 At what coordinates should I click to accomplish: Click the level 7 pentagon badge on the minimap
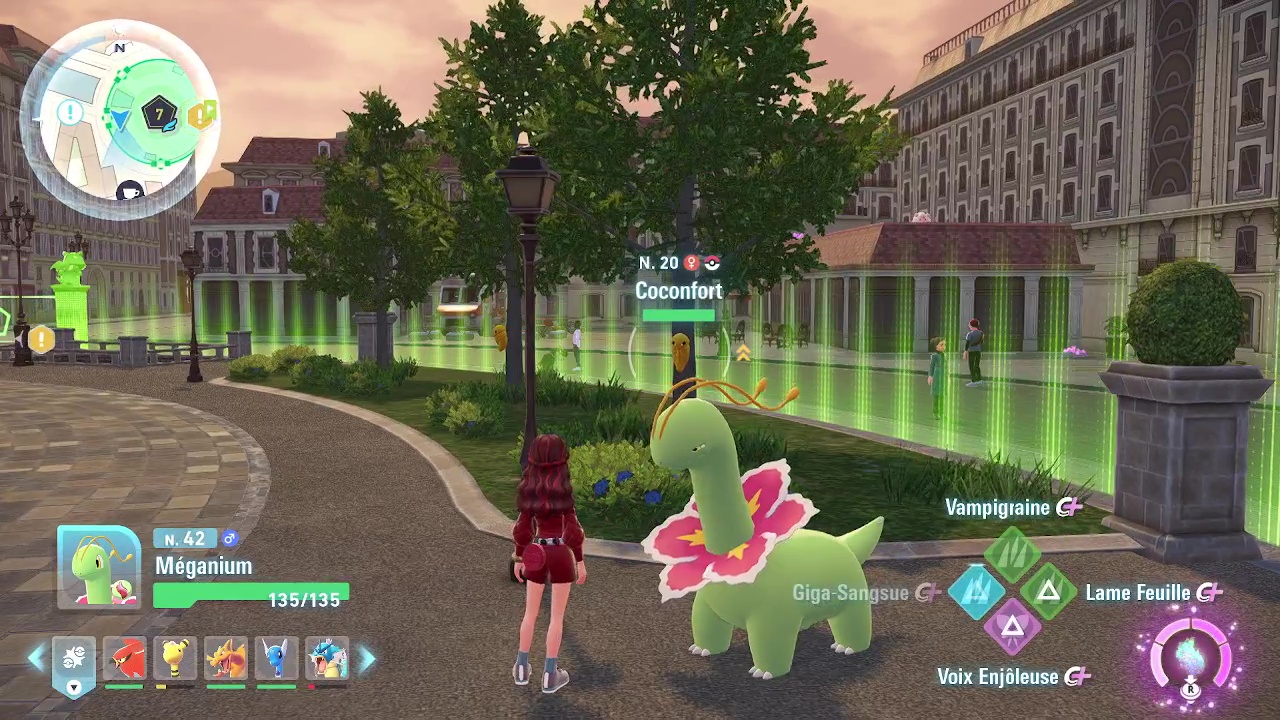159,112
